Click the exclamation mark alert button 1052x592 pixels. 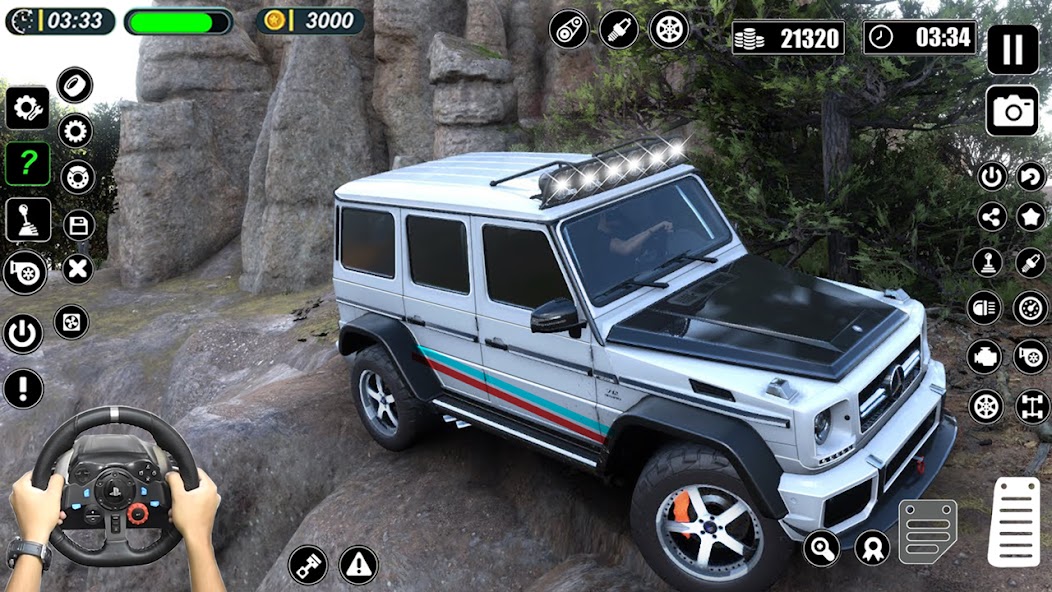[23, 388]
